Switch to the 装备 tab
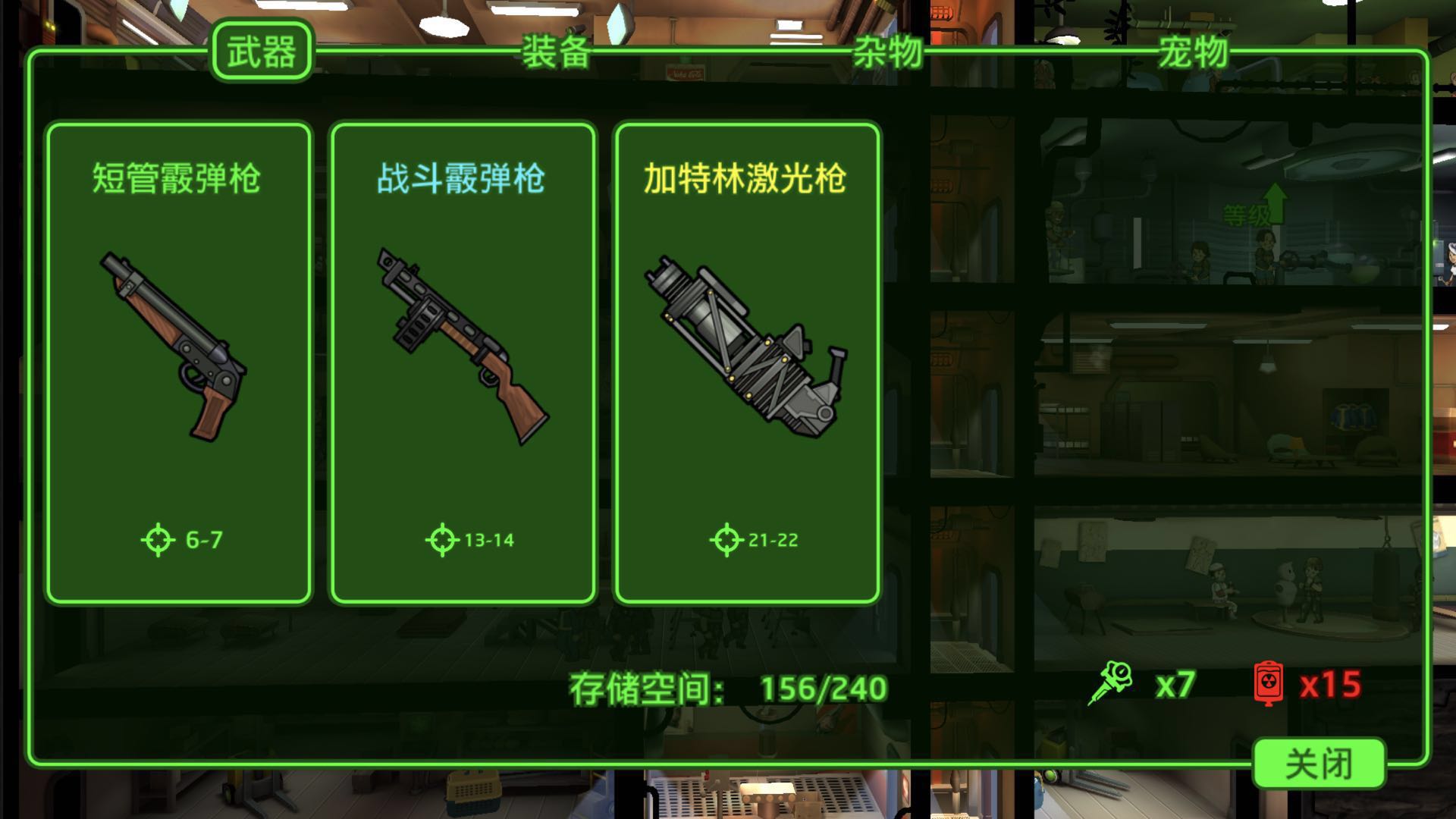The height and width of the screenshot is (819, 1456). [x=556, y=53]
